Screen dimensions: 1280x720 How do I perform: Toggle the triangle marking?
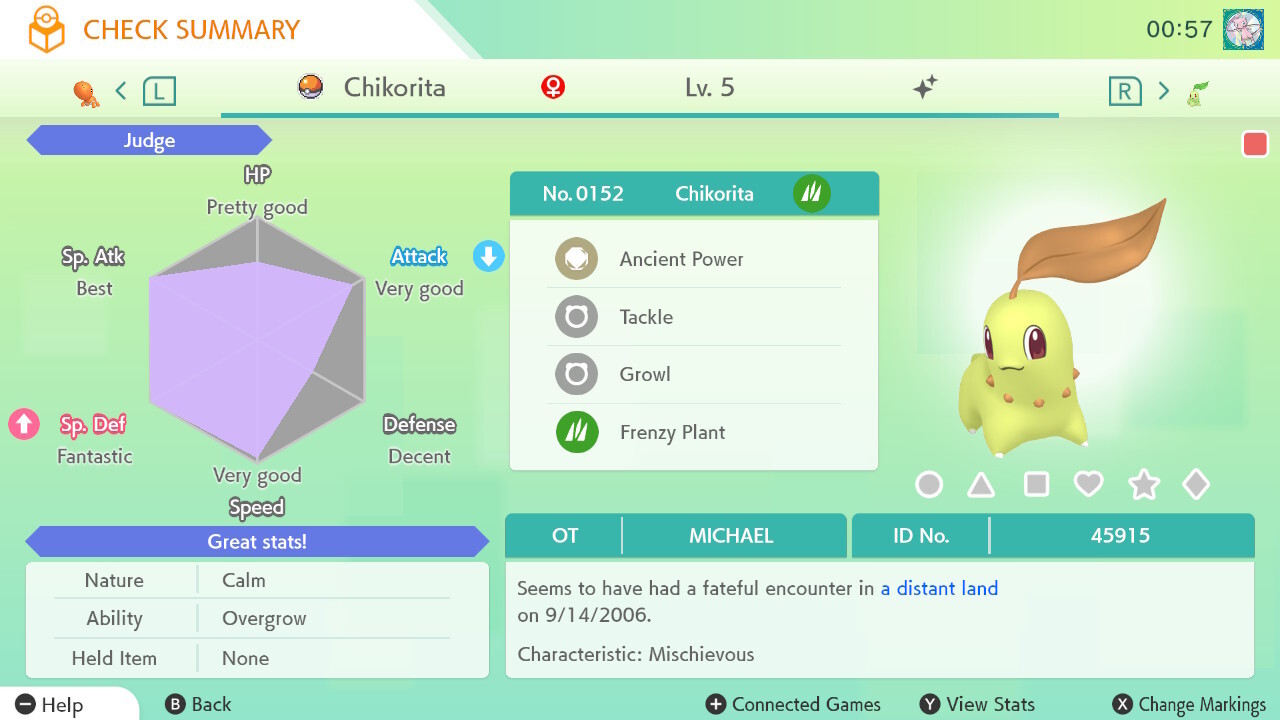coord(981,485)
